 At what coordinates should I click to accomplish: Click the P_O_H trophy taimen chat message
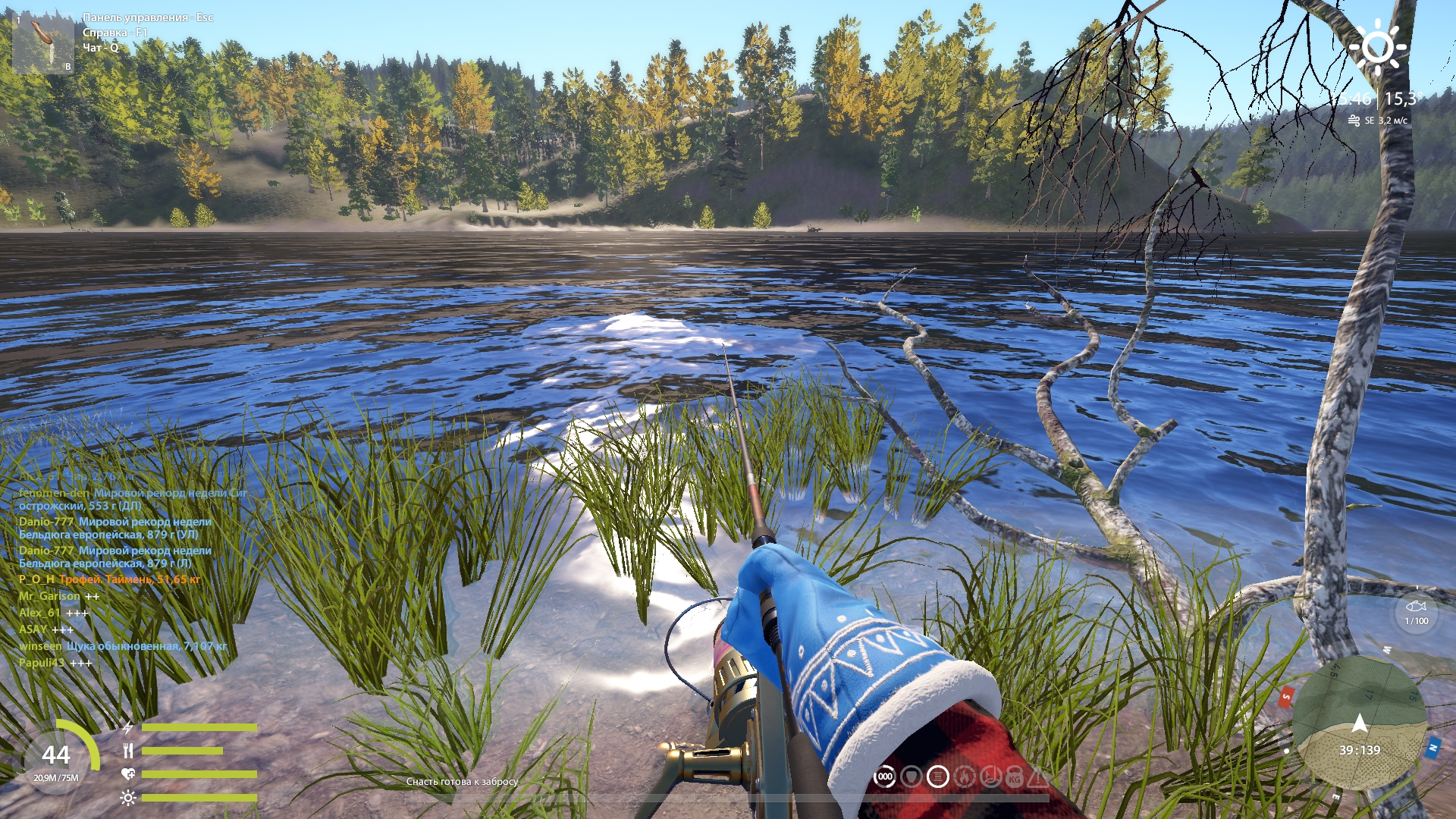pyautogui.click(x=110, y=579)
